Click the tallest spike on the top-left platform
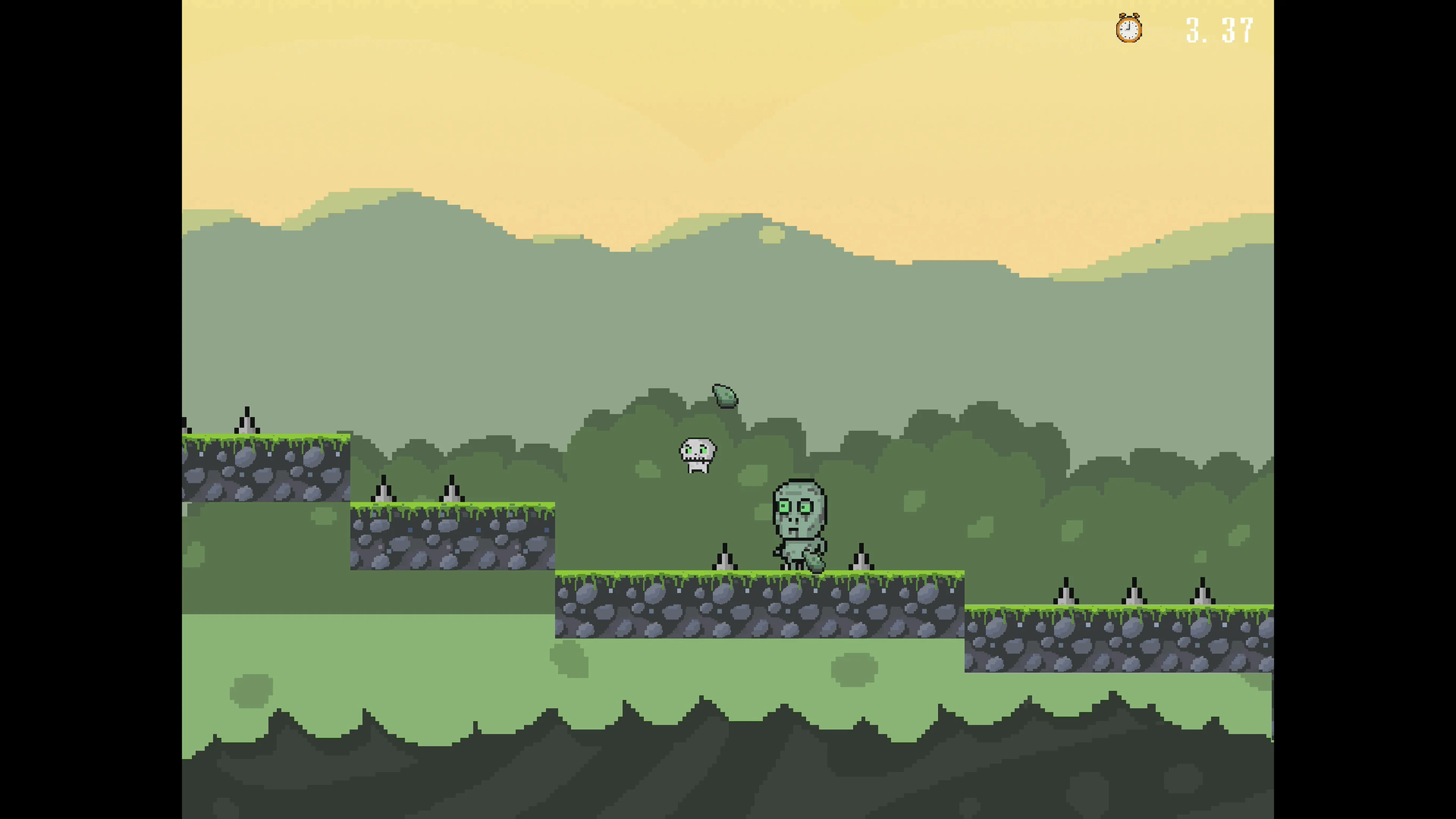1456x819 pixels. tap(248, 421)
